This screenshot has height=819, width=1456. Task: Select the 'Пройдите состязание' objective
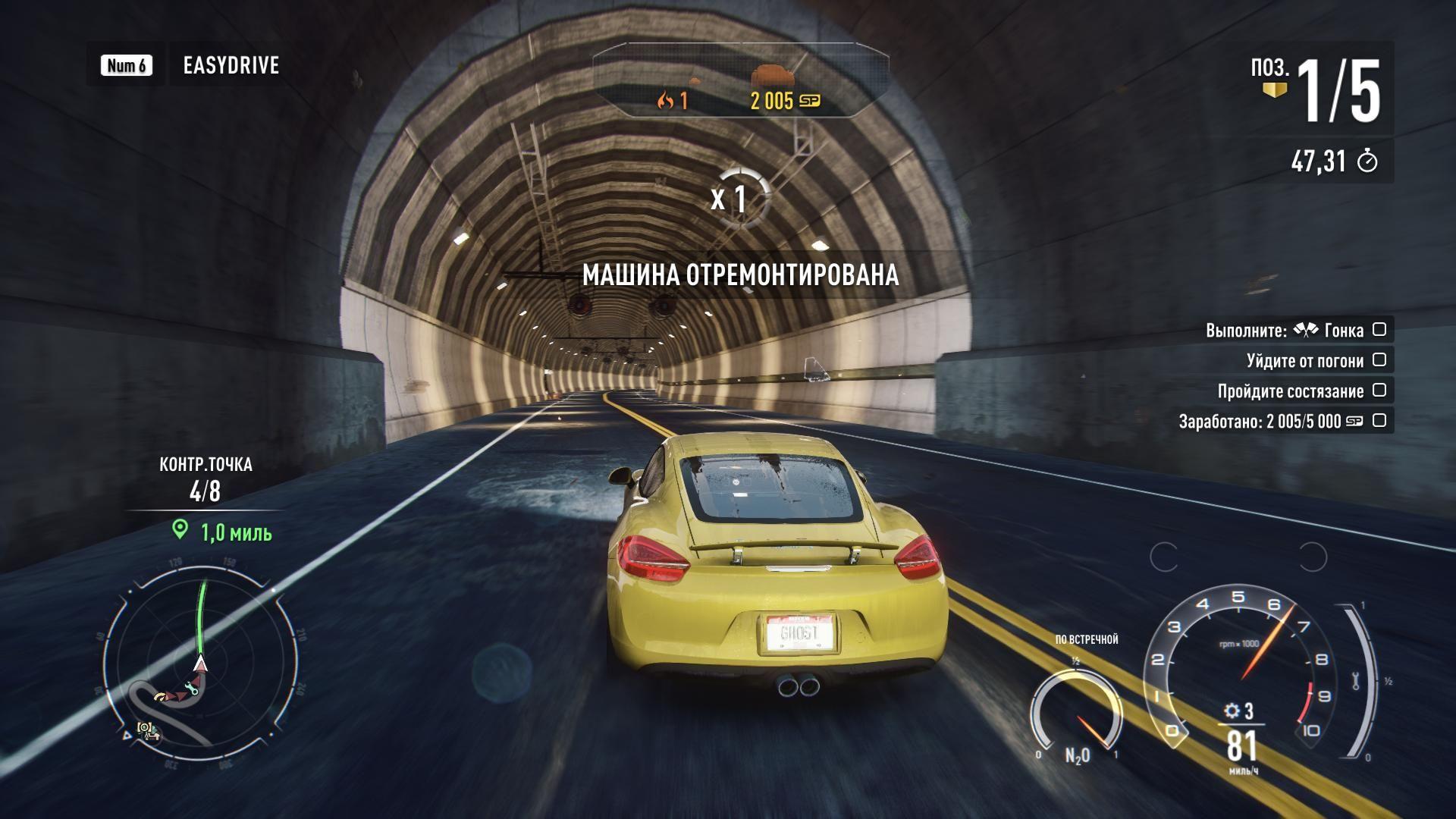tap(1290, 391)
